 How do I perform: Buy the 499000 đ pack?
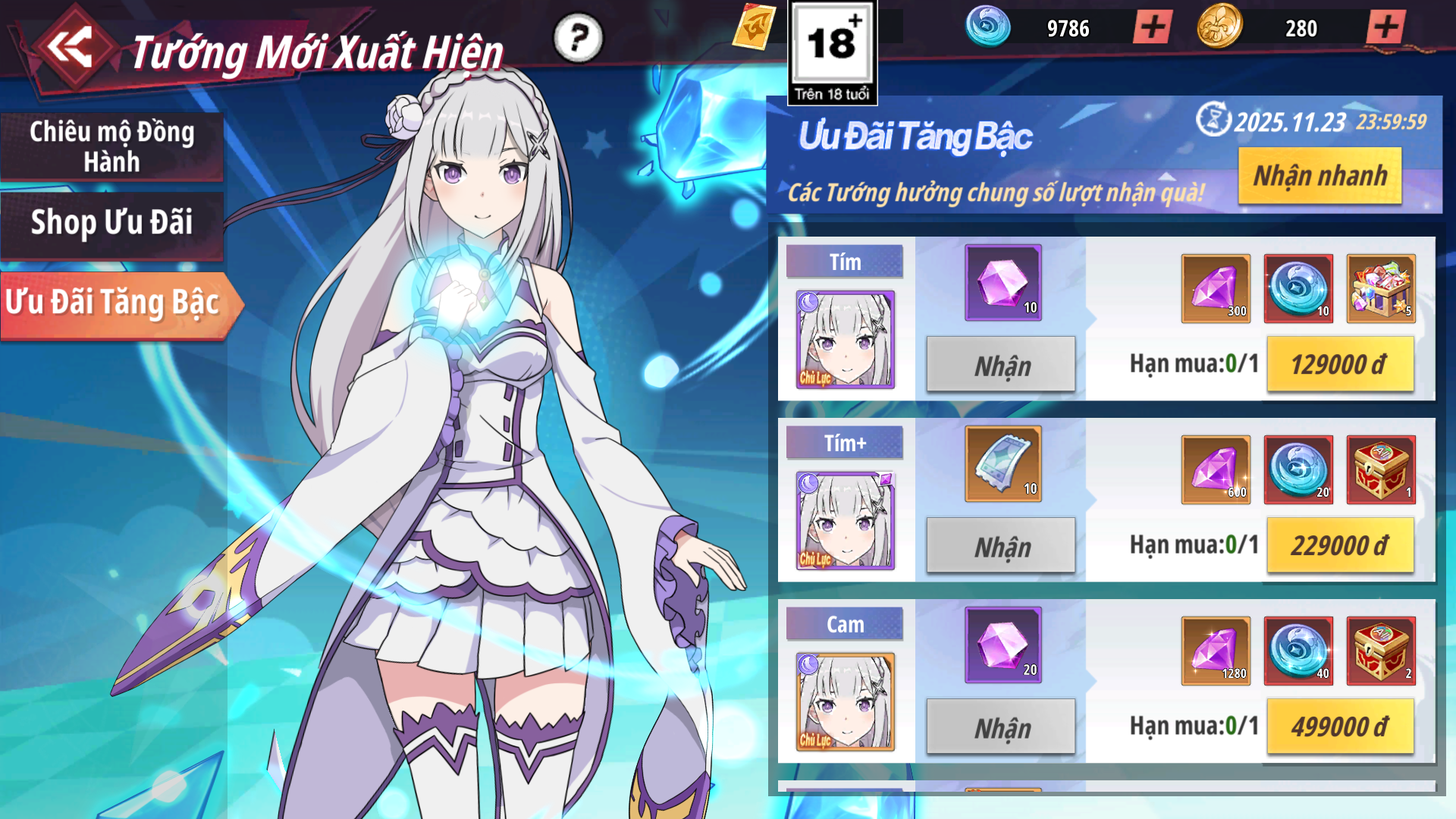pos(1339,727)
